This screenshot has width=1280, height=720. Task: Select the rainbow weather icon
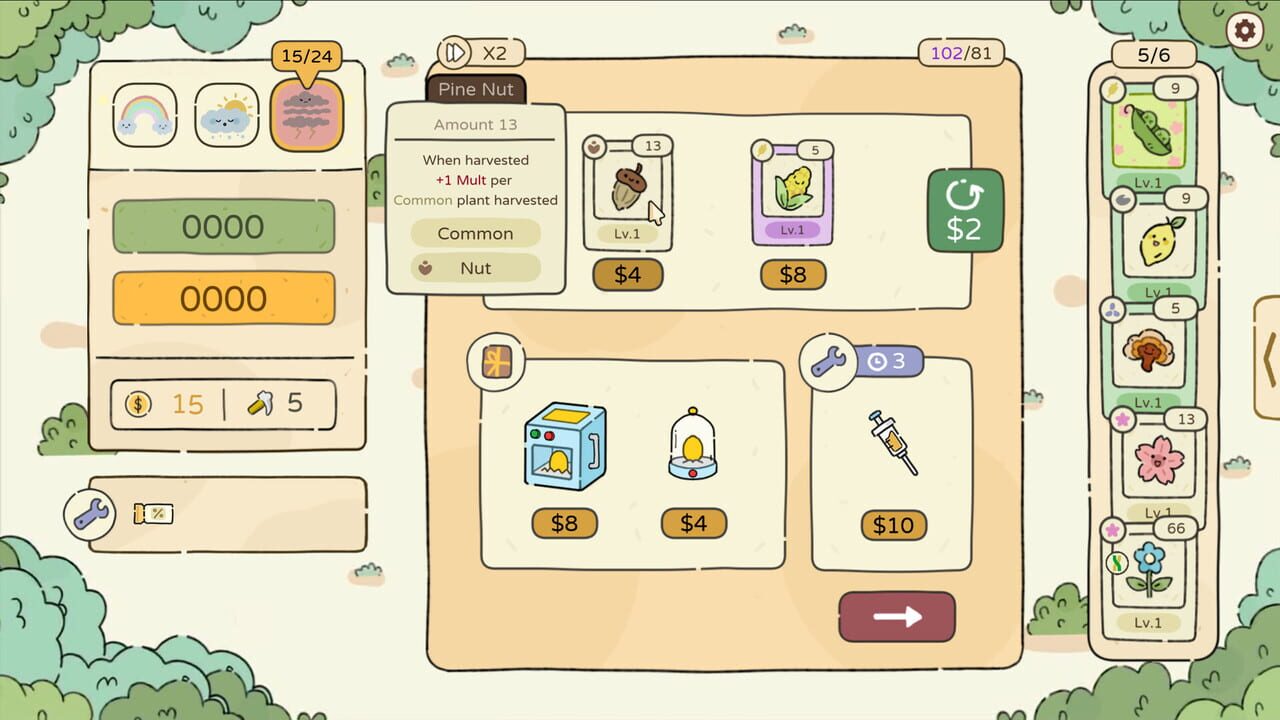(x=143, y=114)
